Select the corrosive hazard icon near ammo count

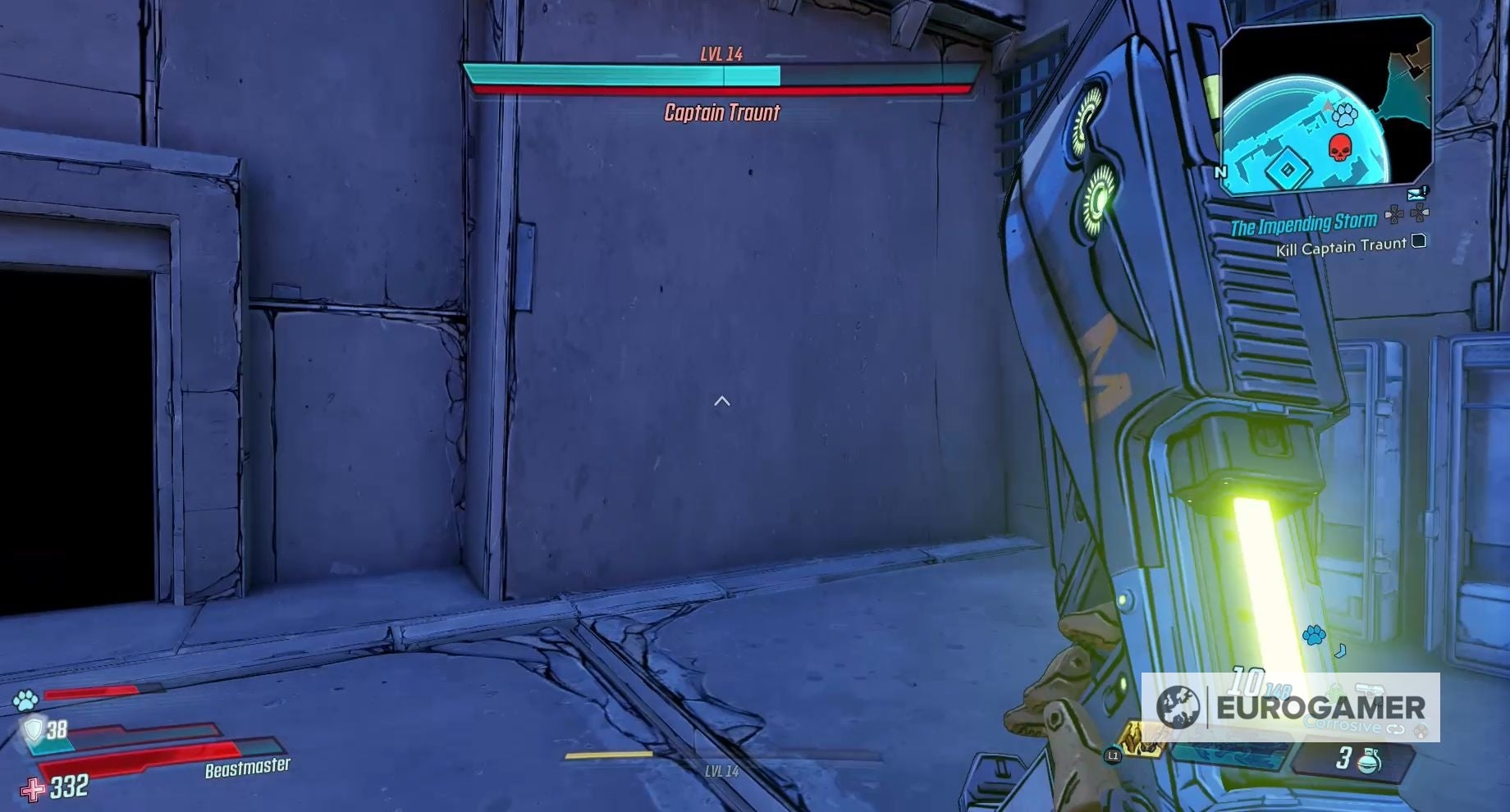[x=1334, y=691]
